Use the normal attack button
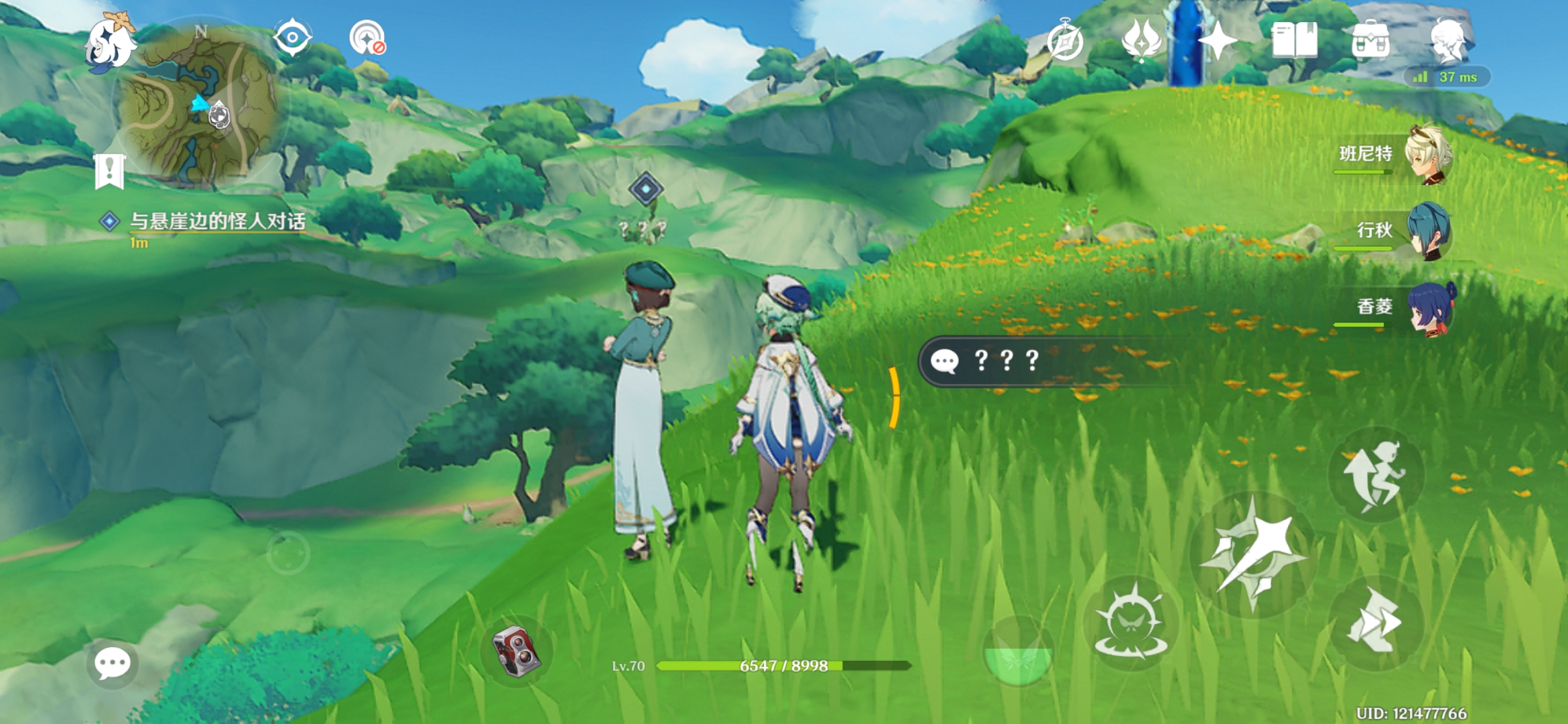The width and height of the screenshot is (1568, 724). click(1253, 555)
